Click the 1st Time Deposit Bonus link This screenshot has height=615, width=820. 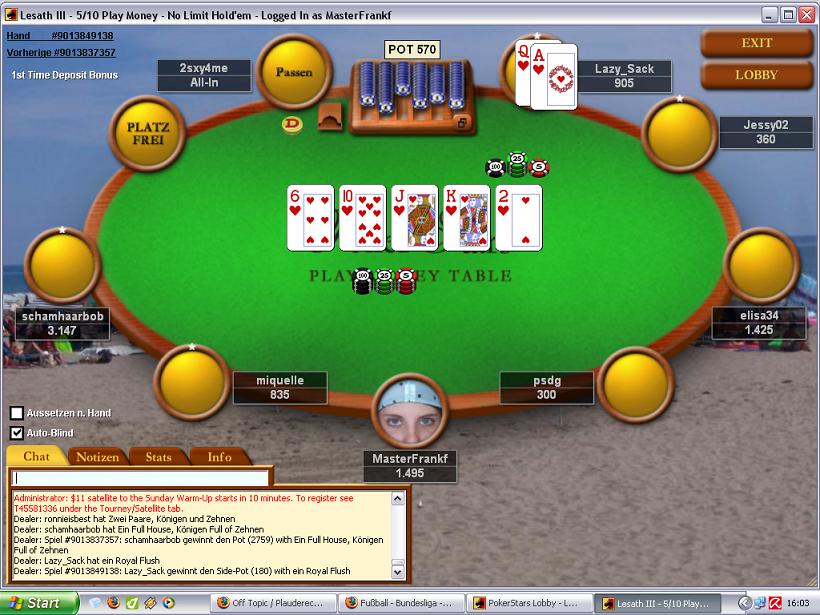pyautogui.click(x=64, y=75)
